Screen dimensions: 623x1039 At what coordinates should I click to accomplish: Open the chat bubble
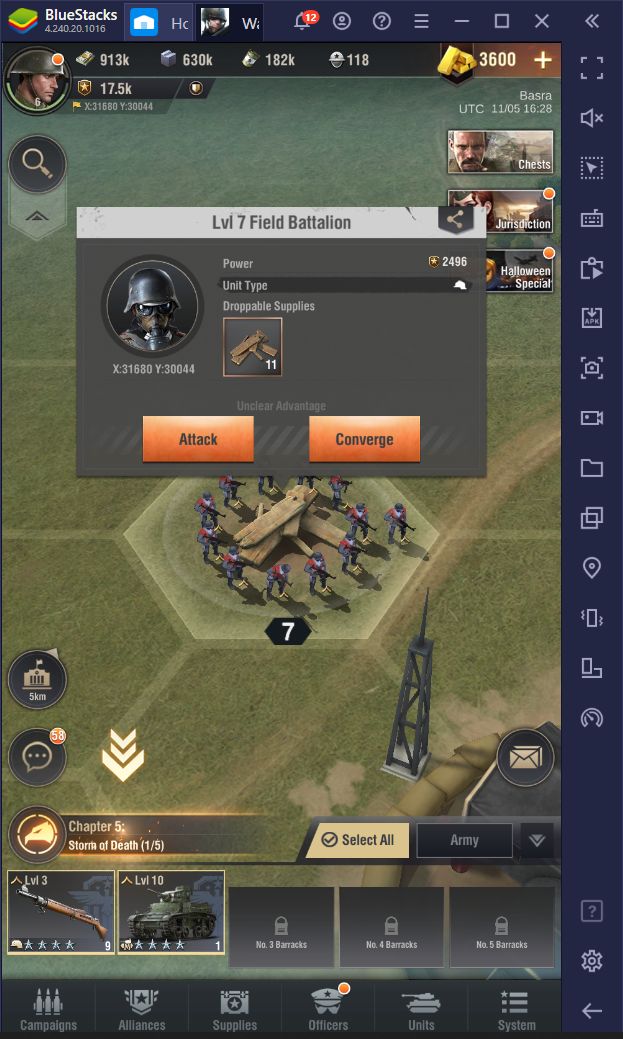[x=37, y=759]
